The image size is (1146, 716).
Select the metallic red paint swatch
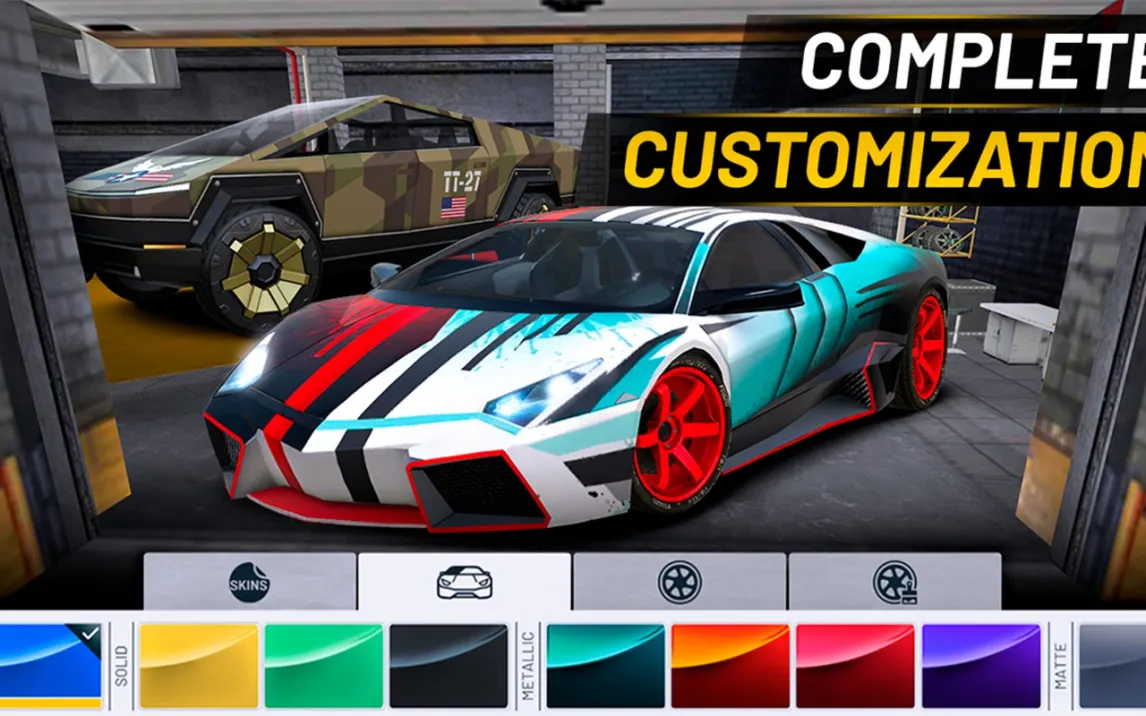click(855, 665)
